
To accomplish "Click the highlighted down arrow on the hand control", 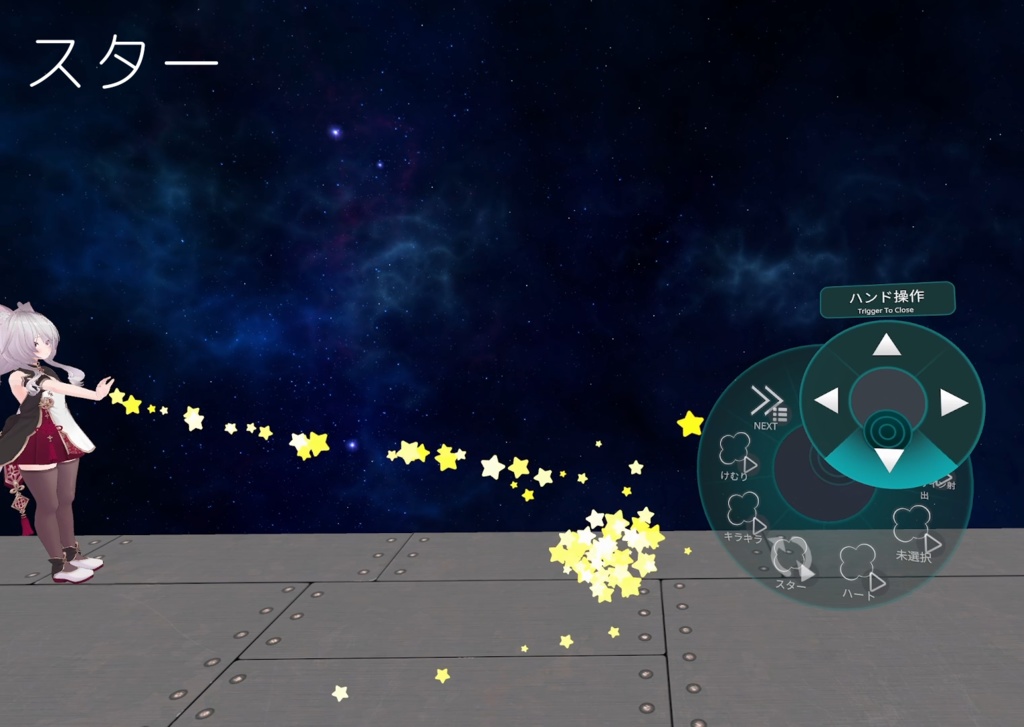I will coord(889,460).
